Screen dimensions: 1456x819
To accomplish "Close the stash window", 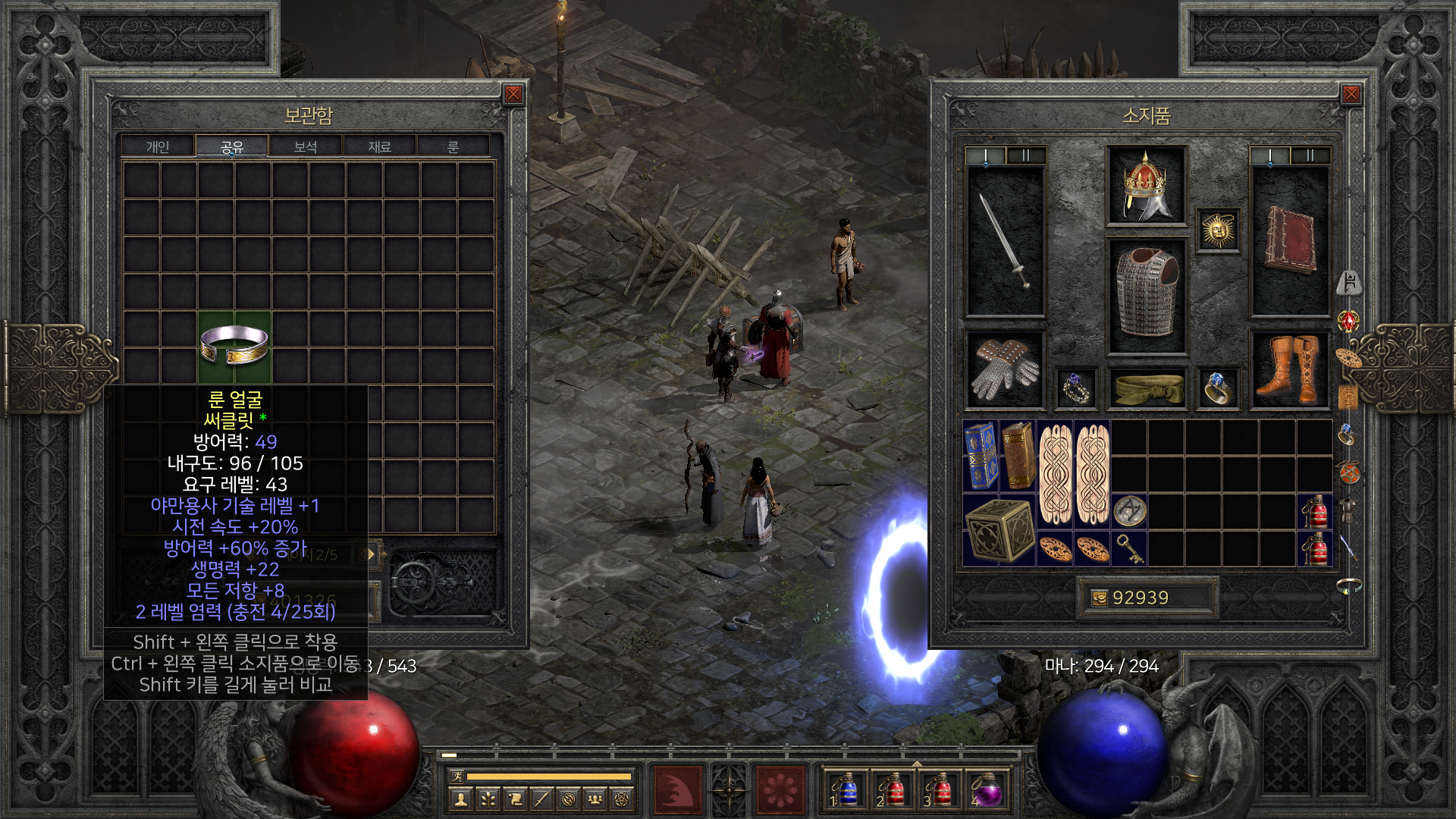I will pyautogui.click(x=513, y=94).
